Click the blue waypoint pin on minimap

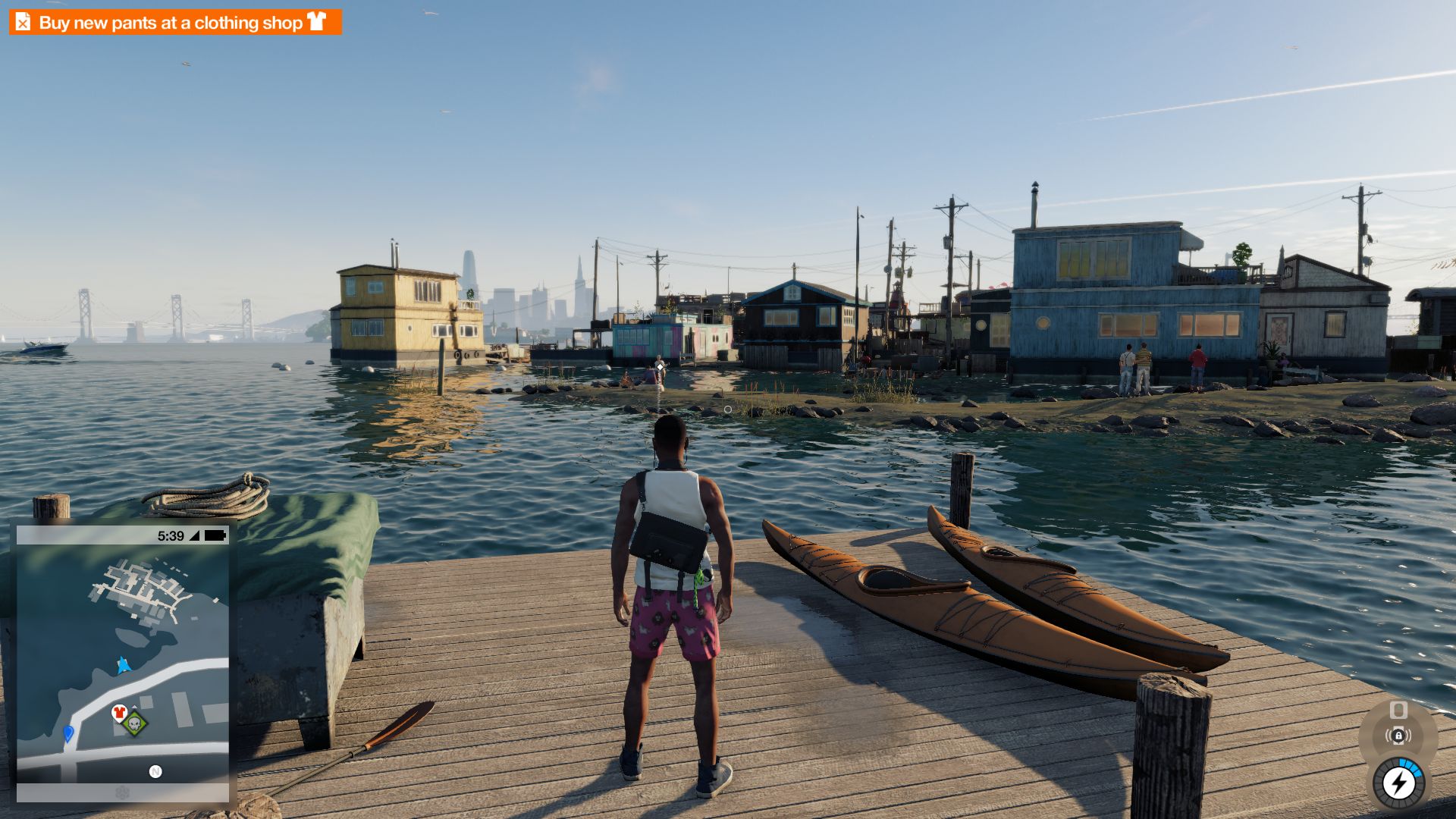(68, 733)
